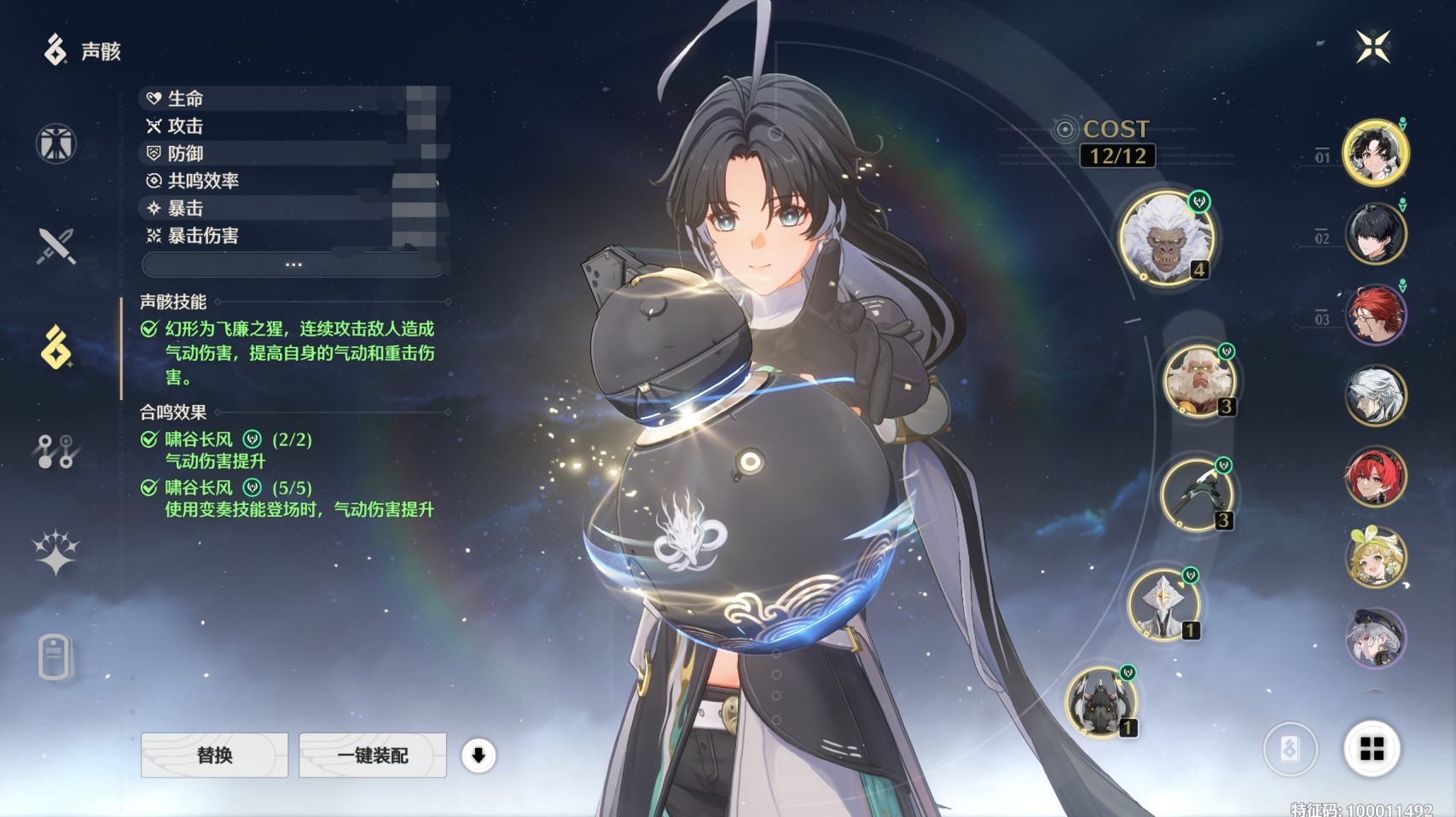Open the resonance chain star tab
This screenshot has width=1456, height=817.
56,553
